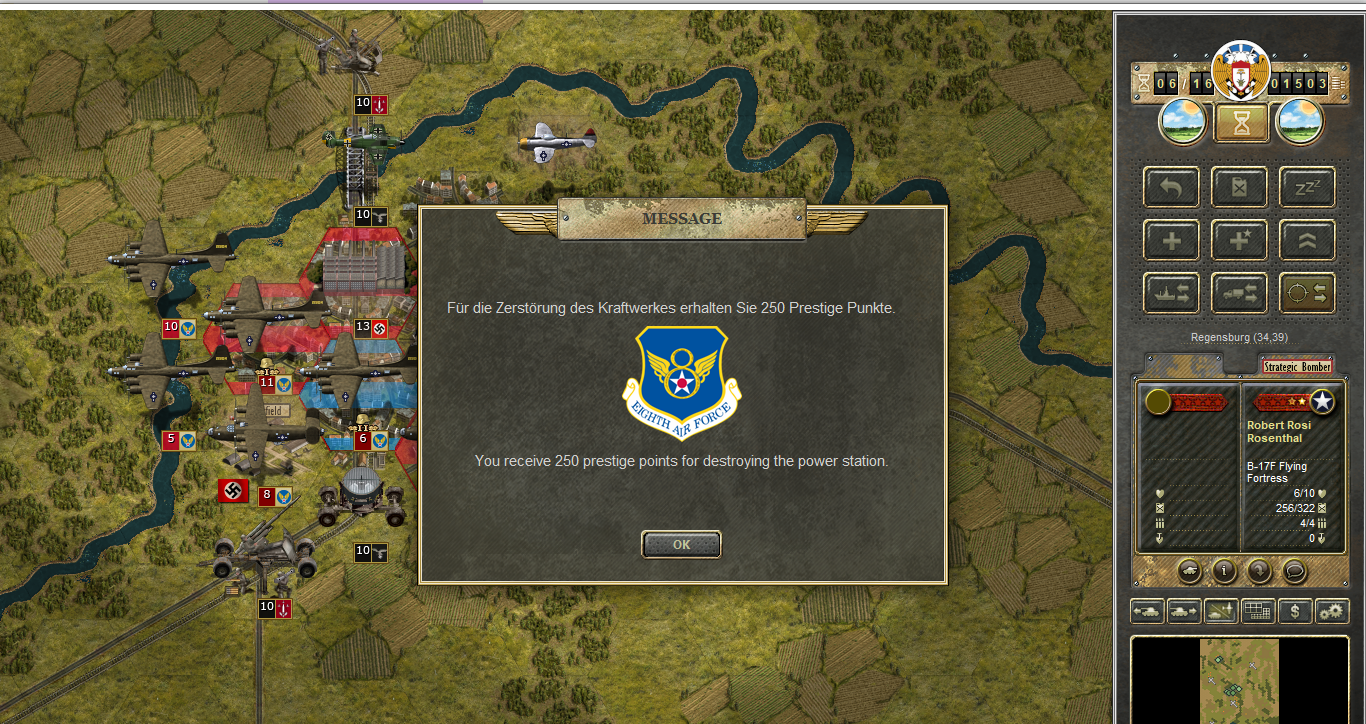Open the dollar sign purchase screen
The height and width of the screenshot is (724, 1366).
tap(1295, 610)
